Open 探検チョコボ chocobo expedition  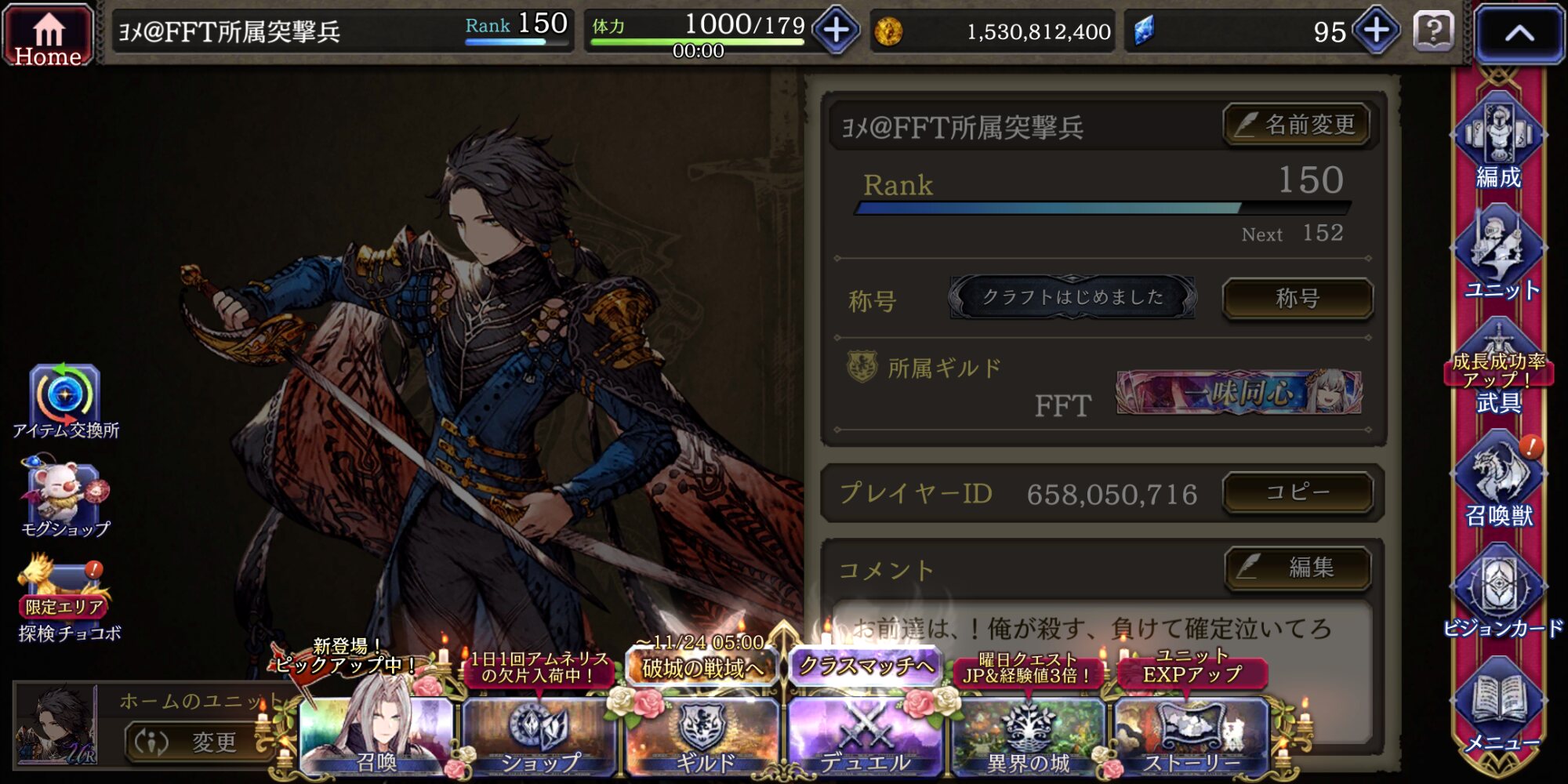[x=67, y=600]
